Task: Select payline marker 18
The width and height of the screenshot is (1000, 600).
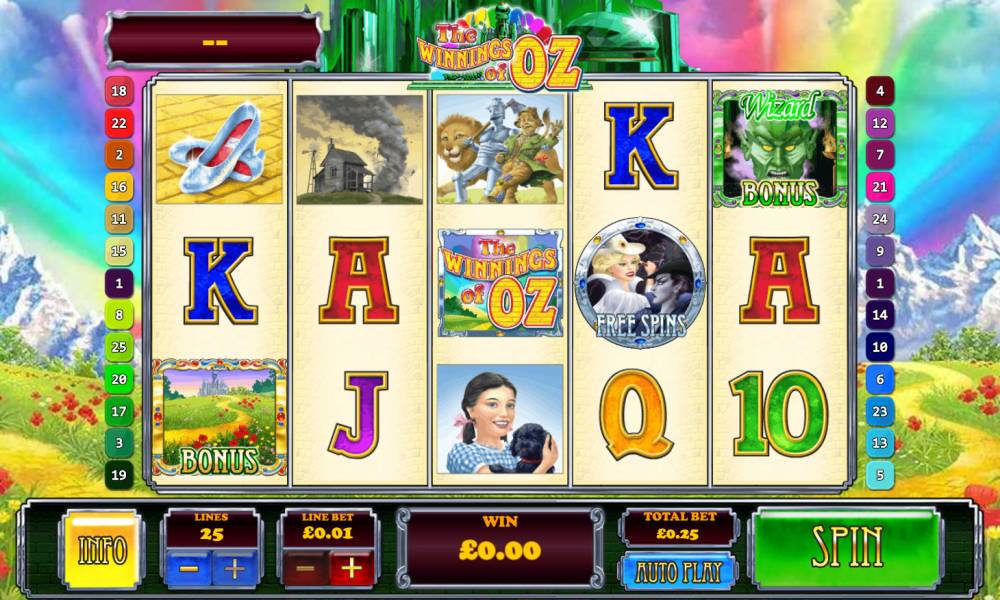Action: tap(119, 91)
